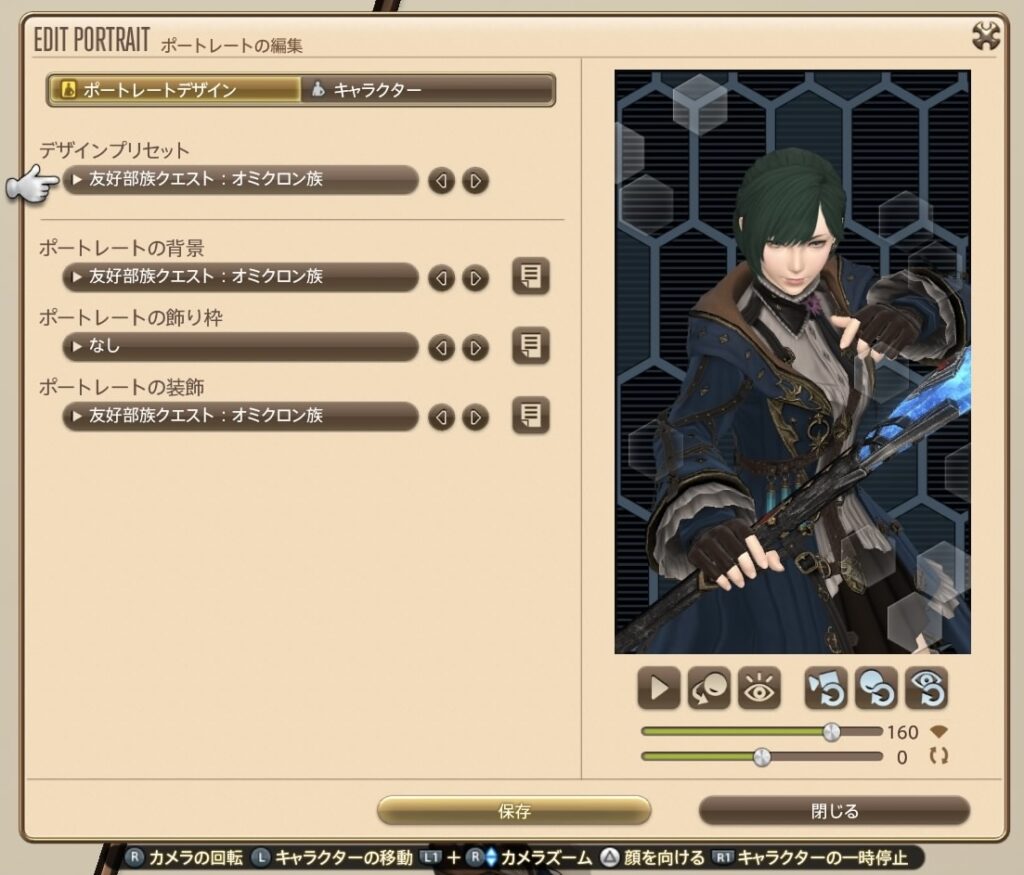Toggle the eye gaze icon button
Screen dimensions: 1024x875
[x=759, y=688]
